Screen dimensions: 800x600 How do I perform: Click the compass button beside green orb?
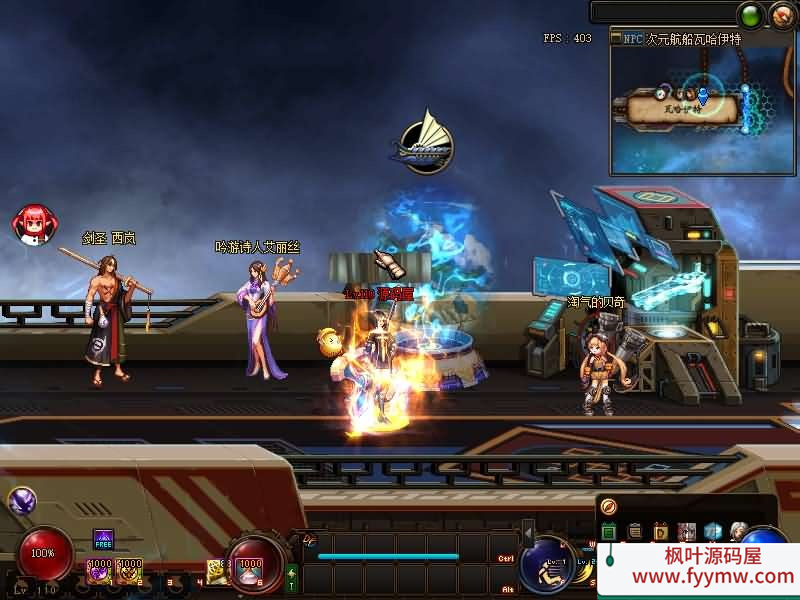point(781,14)
